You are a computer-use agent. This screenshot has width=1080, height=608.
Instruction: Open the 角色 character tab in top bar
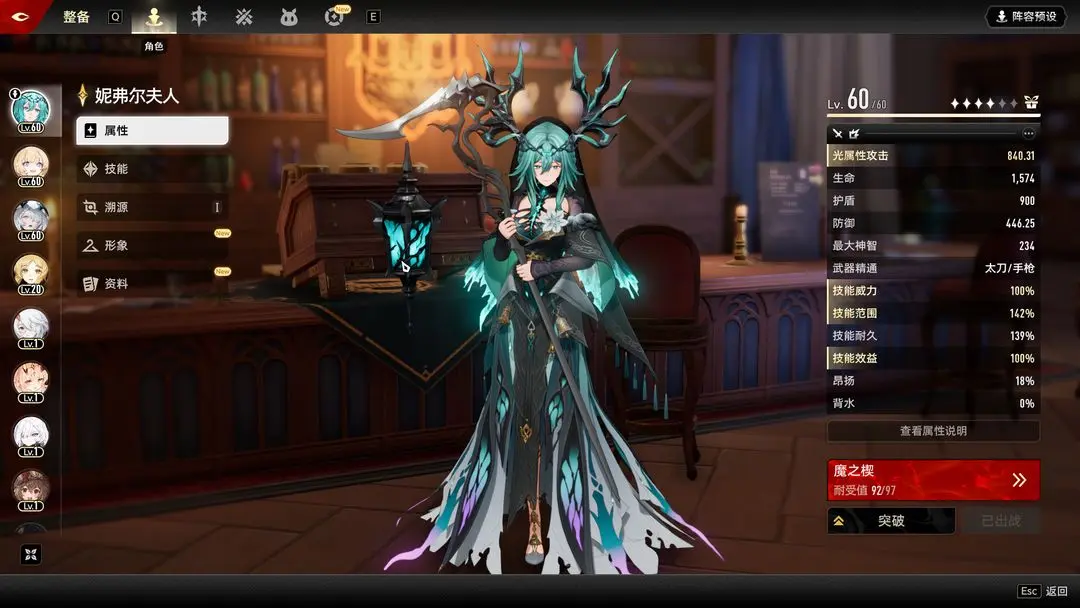coord(153,17)
